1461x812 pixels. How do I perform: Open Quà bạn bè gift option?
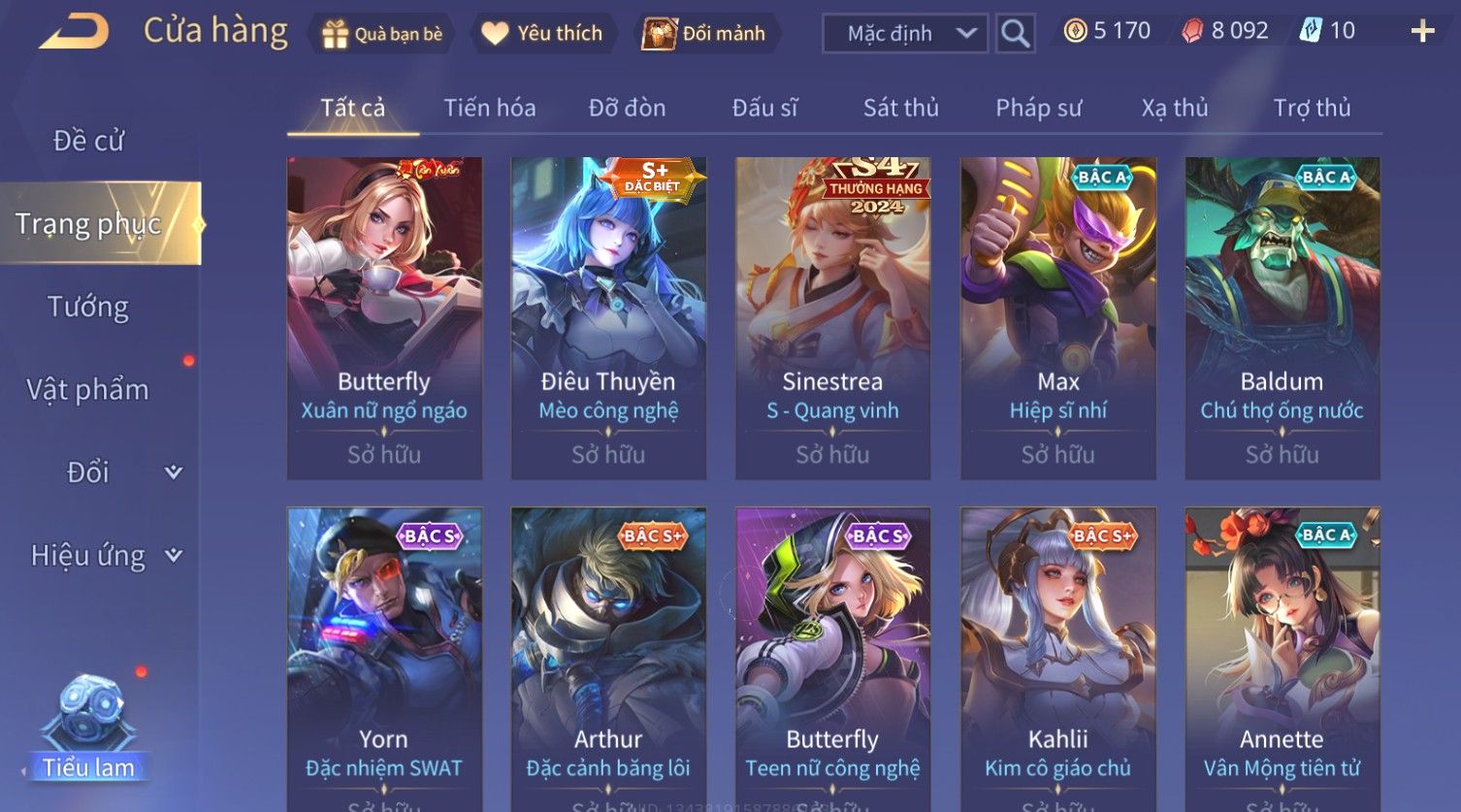click(x=382, y=34)
